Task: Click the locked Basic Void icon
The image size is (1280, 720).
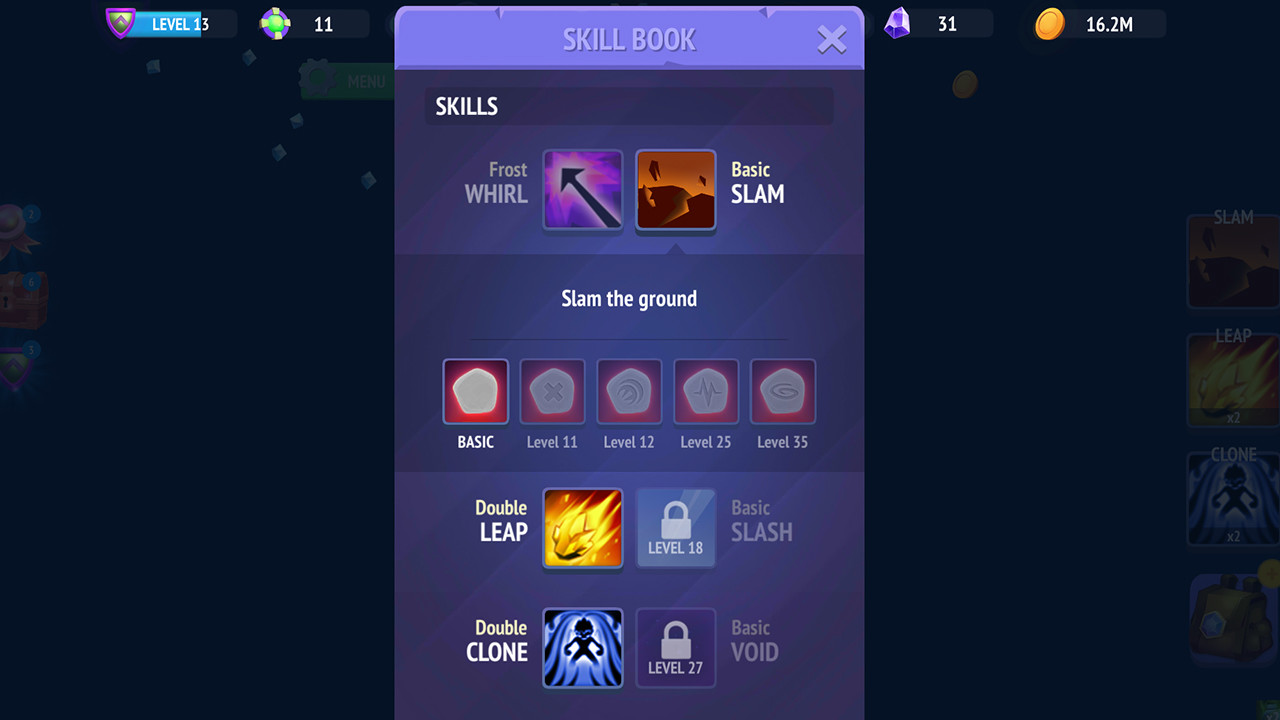Action: (676, 648)
